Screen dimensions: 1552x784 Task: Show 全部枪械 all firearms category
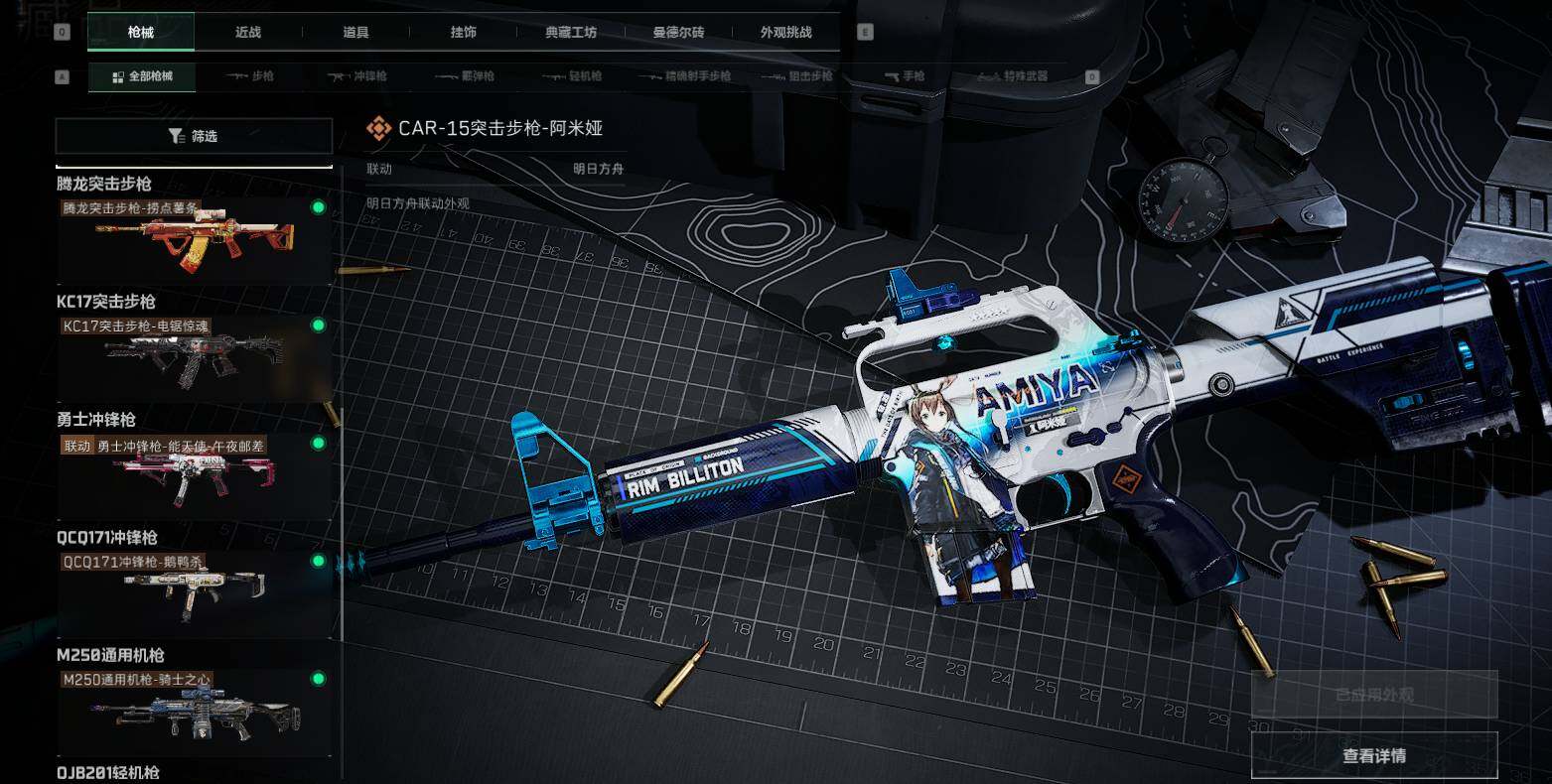click(x=142, y=76)
